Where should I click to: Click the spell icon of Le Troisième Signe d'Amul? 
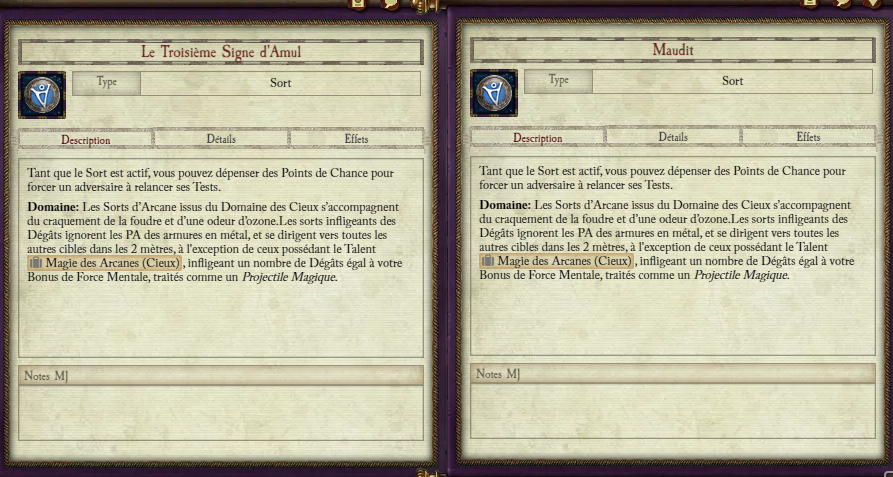click(42, 95)
